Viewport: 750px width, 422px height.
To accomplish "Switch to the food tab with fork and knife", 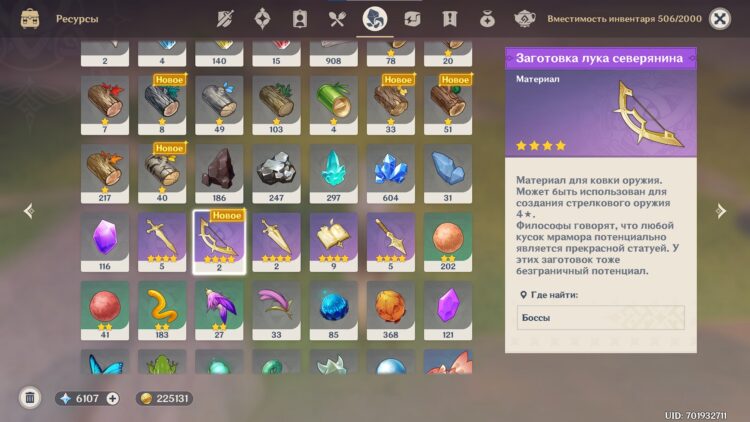I will (x=338, y=18).
